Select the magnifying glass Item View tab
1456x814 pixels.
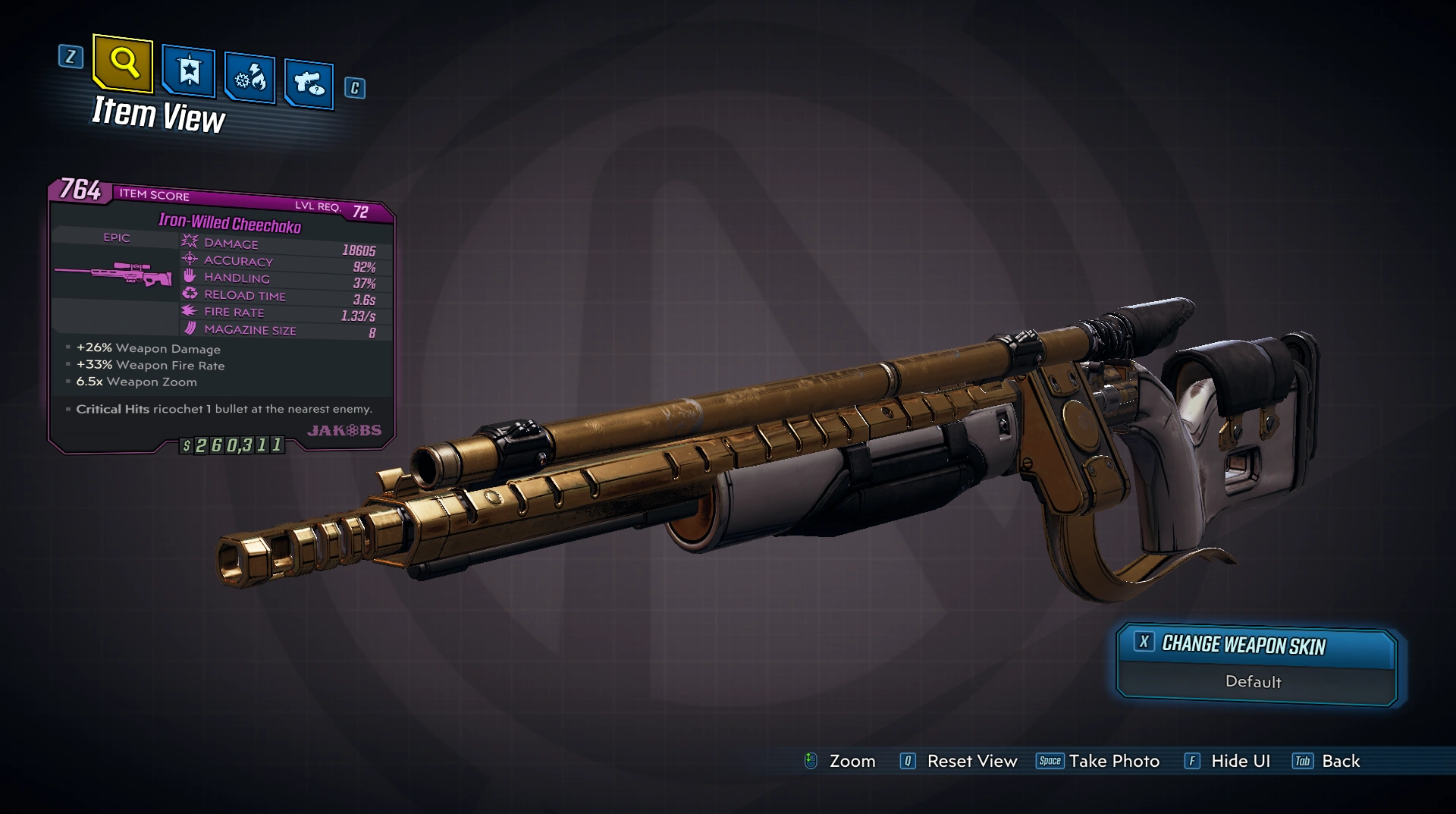click(123, 63)
